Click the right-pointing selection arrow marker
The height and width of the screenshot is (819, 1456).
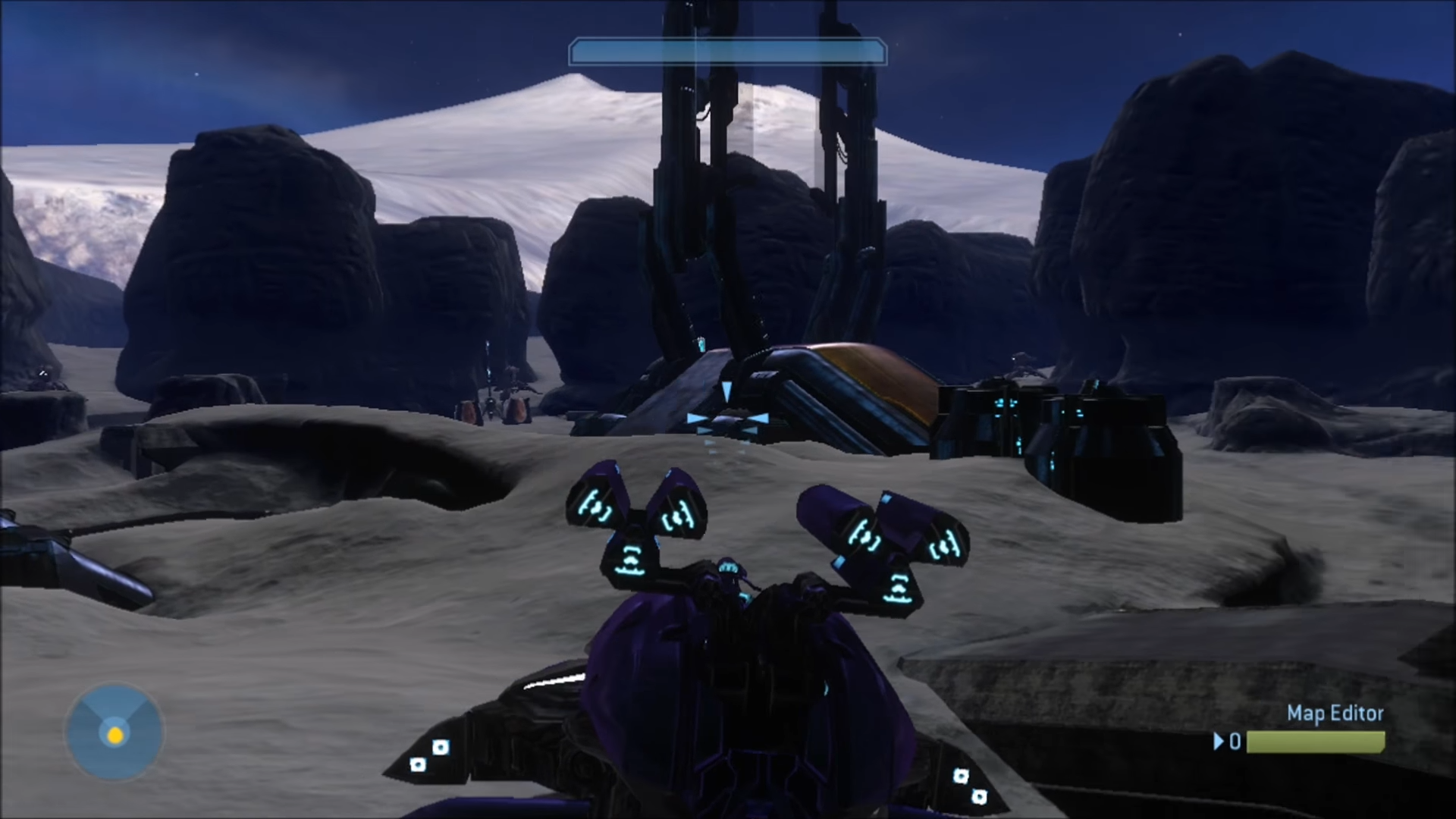758,418
